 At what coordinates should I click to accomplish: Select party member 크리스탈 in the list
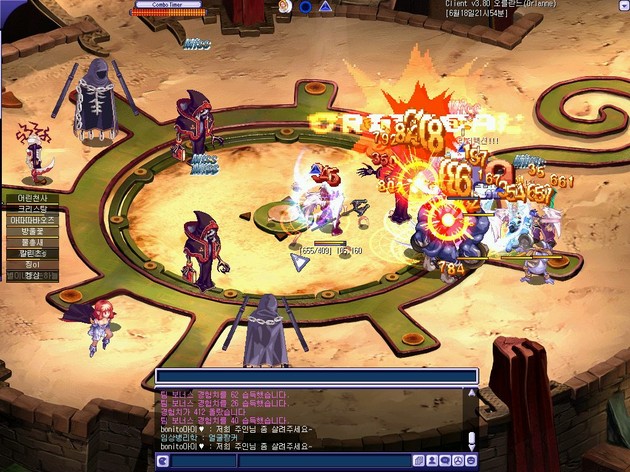32,209
